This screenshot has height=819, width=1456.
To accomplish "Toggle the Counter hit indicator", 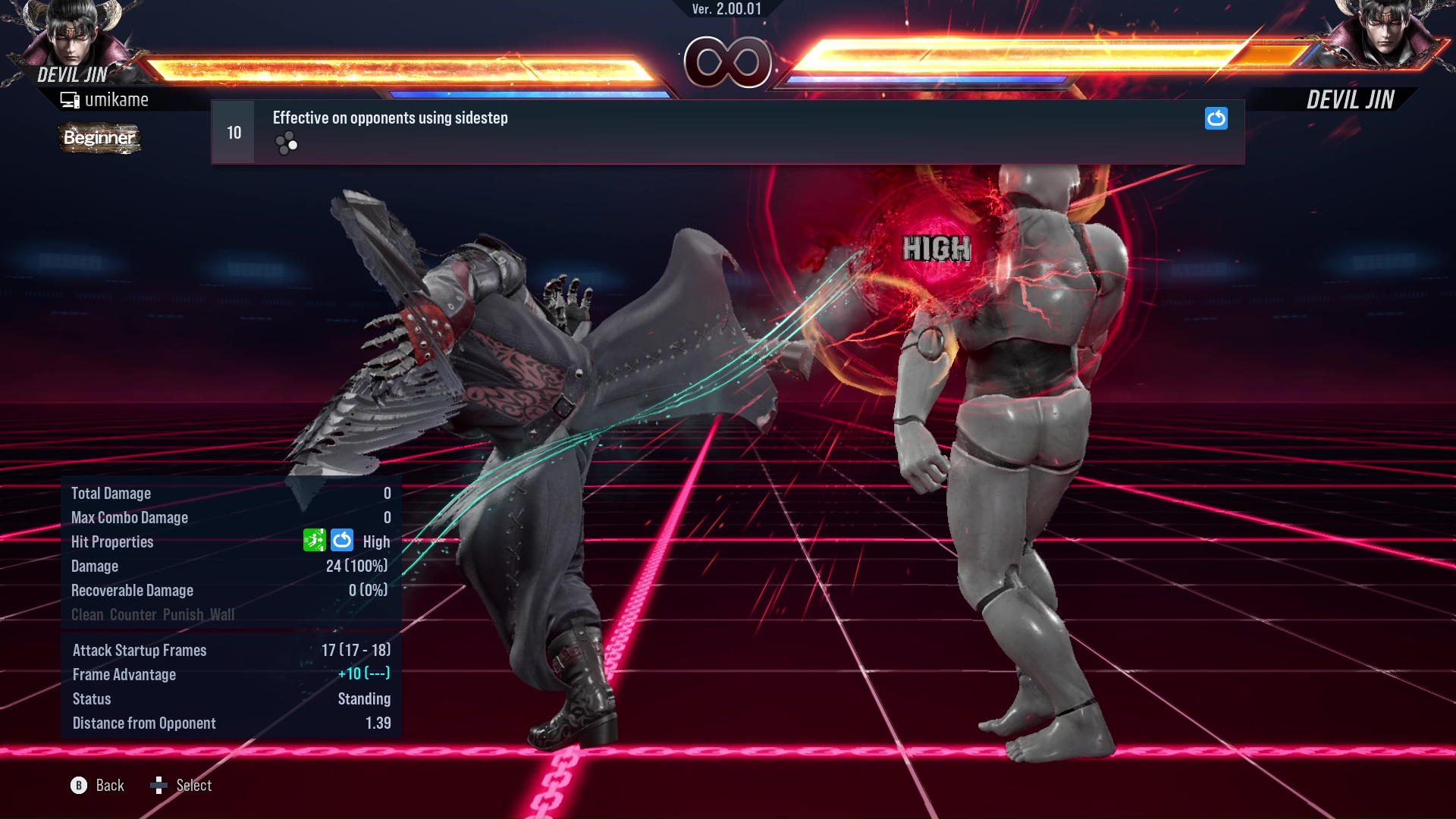I will (x=133, y=614).
